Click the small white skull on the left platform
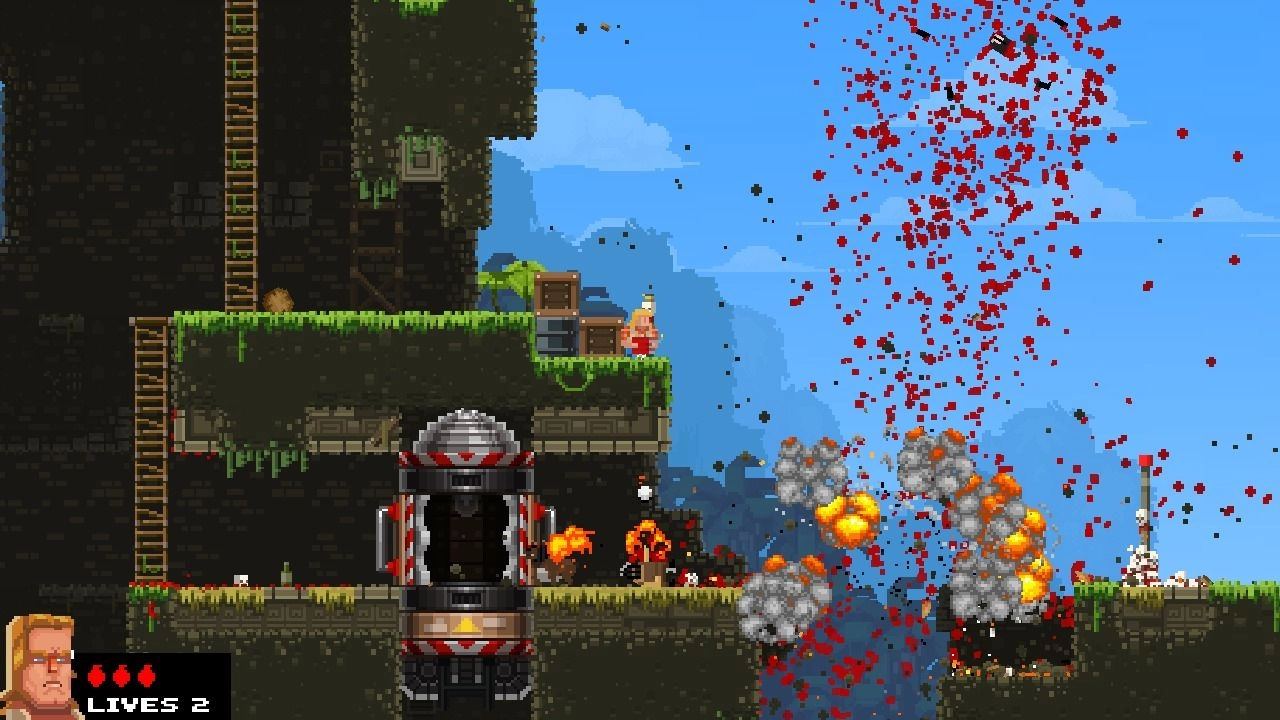1280x720 pixels. click(x=240, y=578)
